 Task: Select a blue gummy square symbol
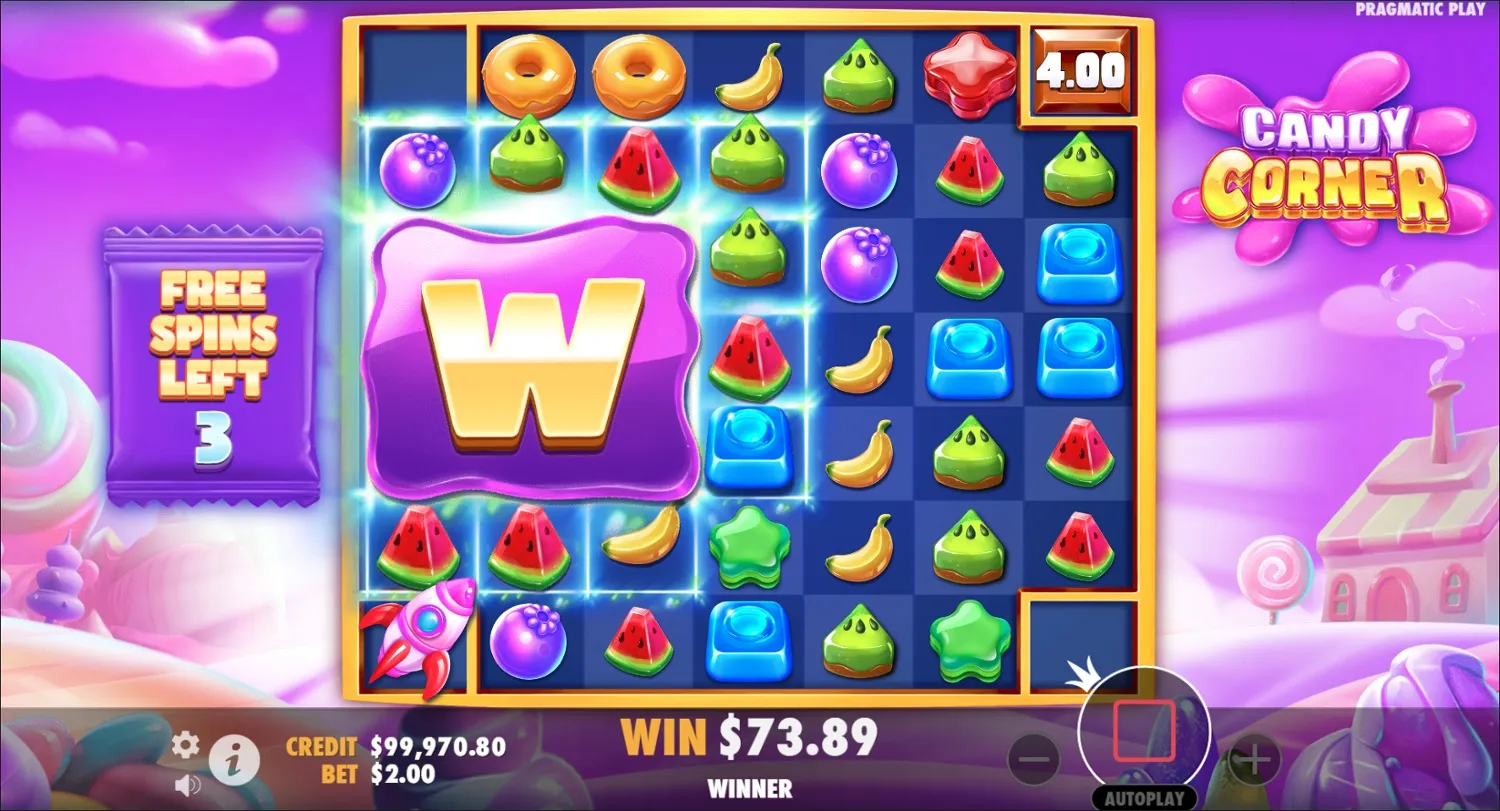pyautogui.click(x=1081, y=263)
